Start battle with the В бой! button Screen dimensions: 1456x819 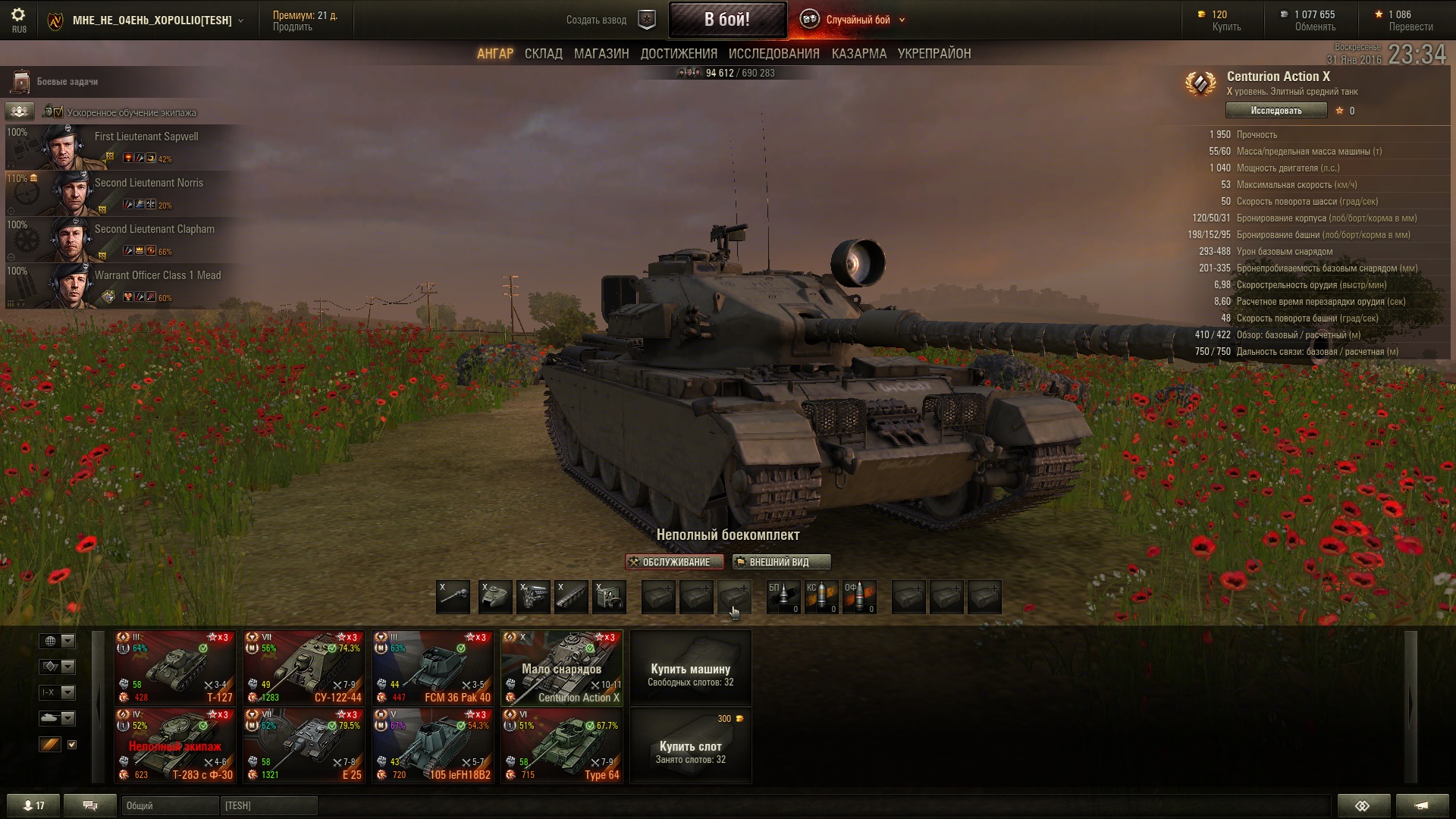(726, 20)
